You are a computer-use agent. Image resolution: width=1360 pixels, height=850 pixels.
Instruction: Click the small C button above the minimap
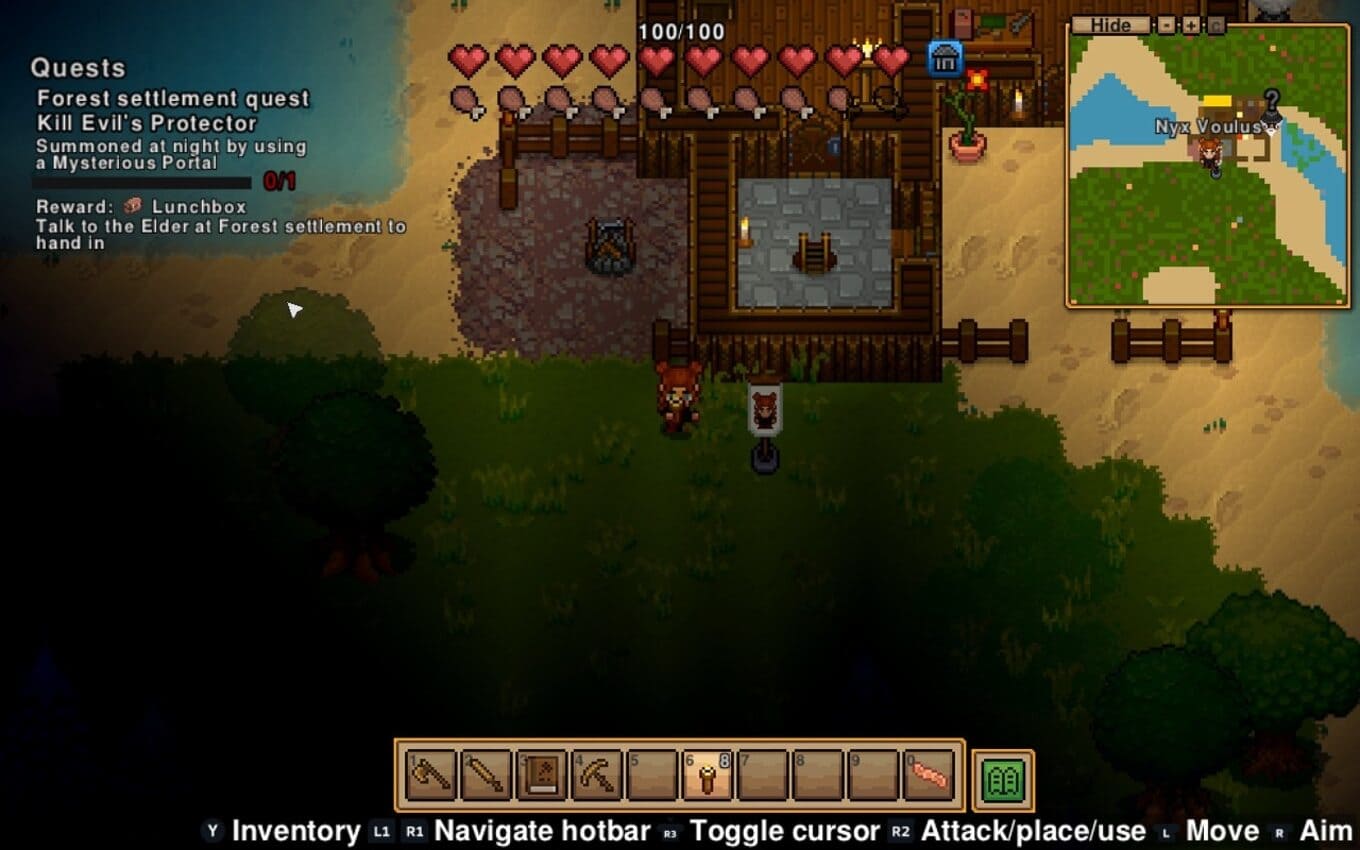[x=1216, y=25]
